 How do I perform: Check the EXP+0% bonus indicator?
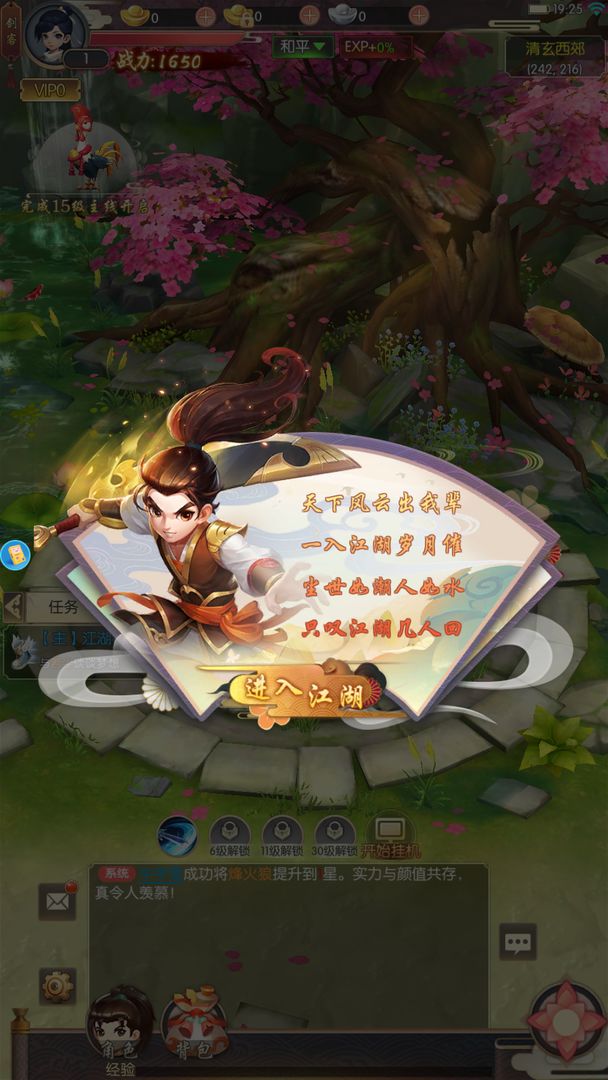click(369, 46)
